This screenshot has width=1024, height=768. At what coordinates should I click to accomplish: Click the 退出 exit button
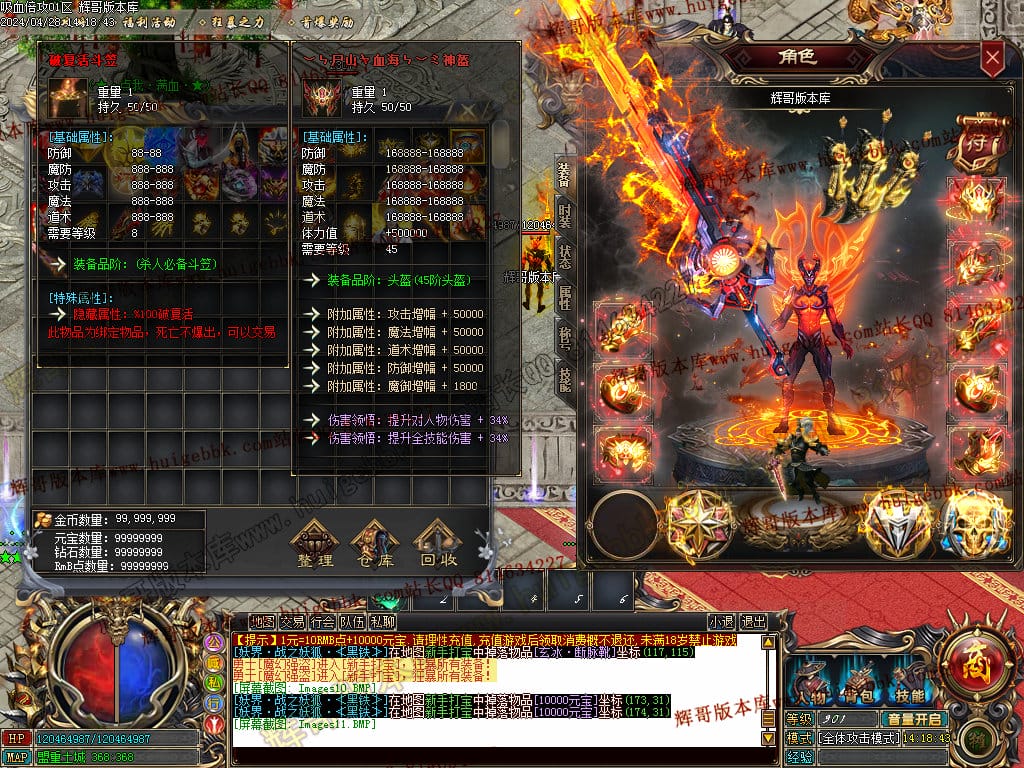pos(753,621)
